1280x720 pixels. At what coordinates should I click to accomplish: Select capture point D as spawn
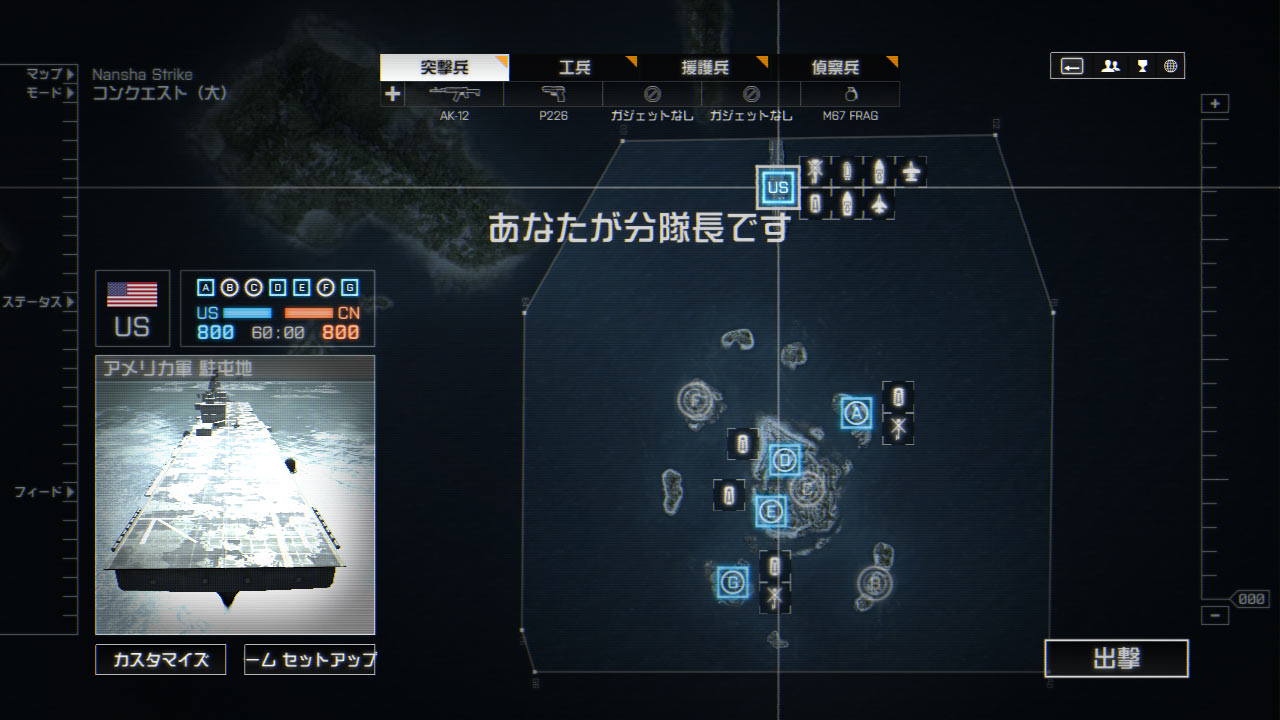click(x=785, y=460)
